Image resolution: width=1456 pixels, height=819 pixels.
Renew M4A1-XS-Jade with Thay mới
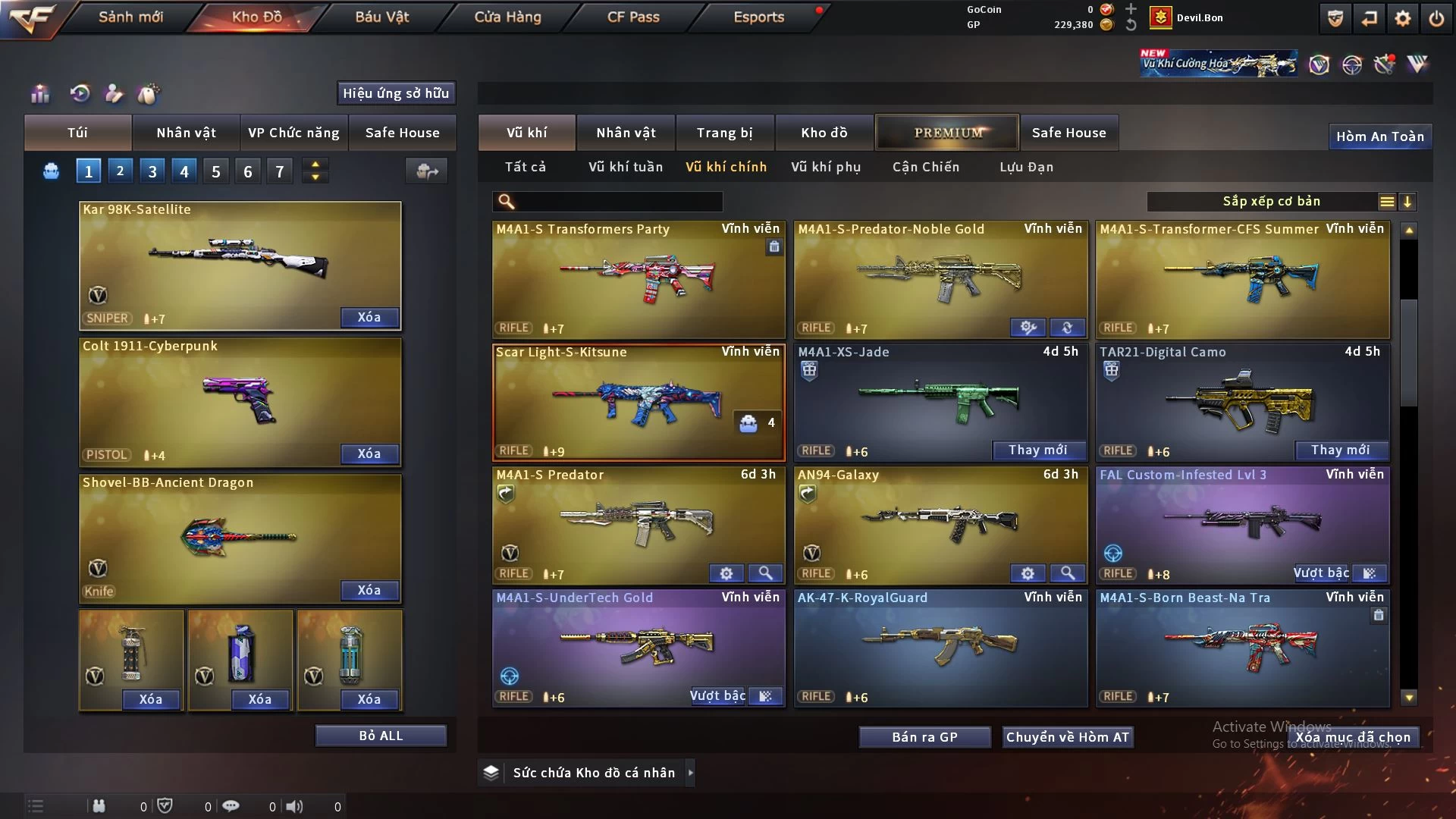click(1038, 450)
